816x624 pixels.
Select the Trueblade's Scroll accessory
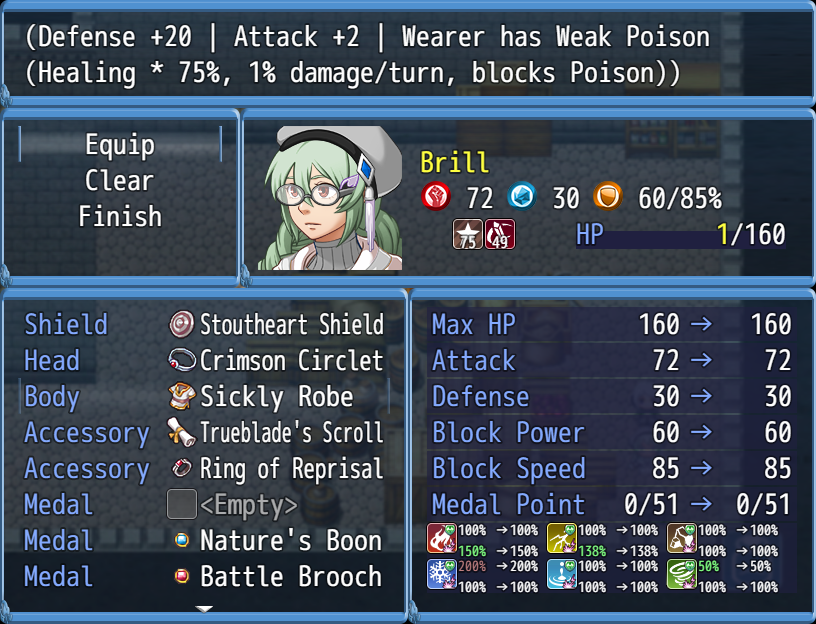click(x=276, y=433)
